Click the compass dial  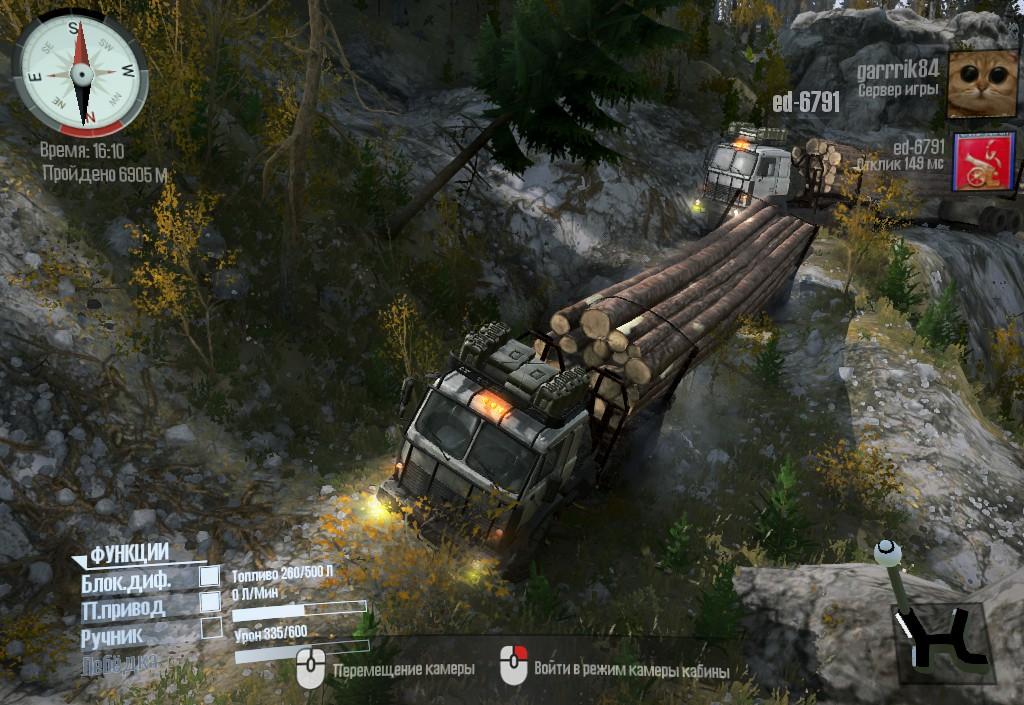pyautogui.click(x=80, y=73)
